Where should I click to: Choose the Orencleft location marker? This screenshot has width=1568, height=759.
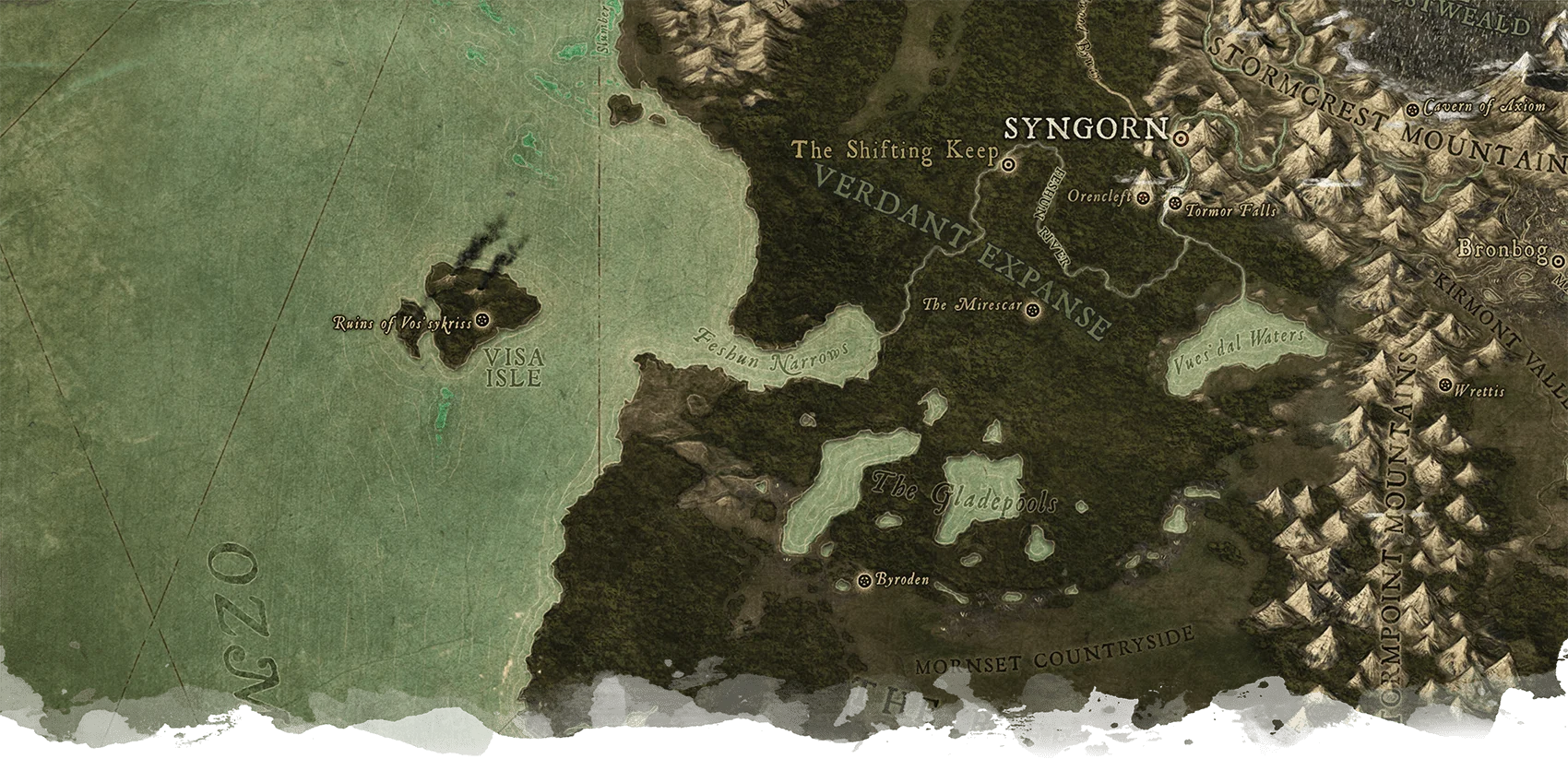(x=1144, y=198)
